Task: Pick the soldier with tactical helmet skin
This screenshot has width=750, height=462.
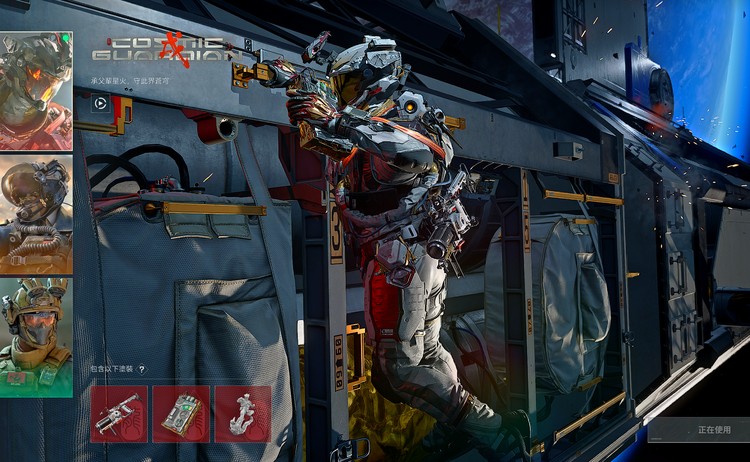Action: 36,336
